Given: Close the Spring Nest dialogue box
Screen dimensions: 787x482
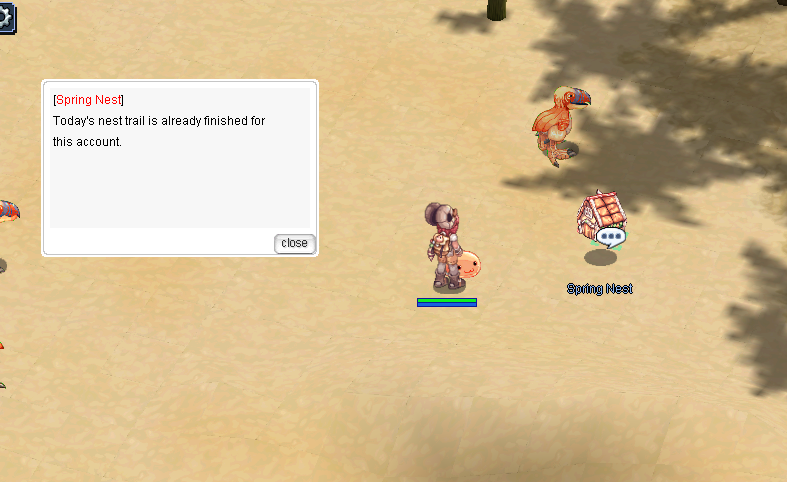Looking at the screenshot, I should coord(294,243).
